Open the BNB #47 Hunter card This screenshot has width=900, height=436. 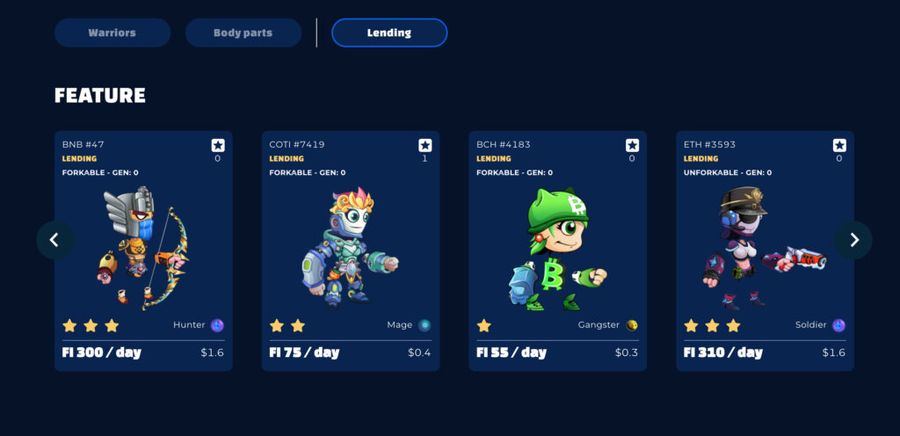tap(143, 250)
